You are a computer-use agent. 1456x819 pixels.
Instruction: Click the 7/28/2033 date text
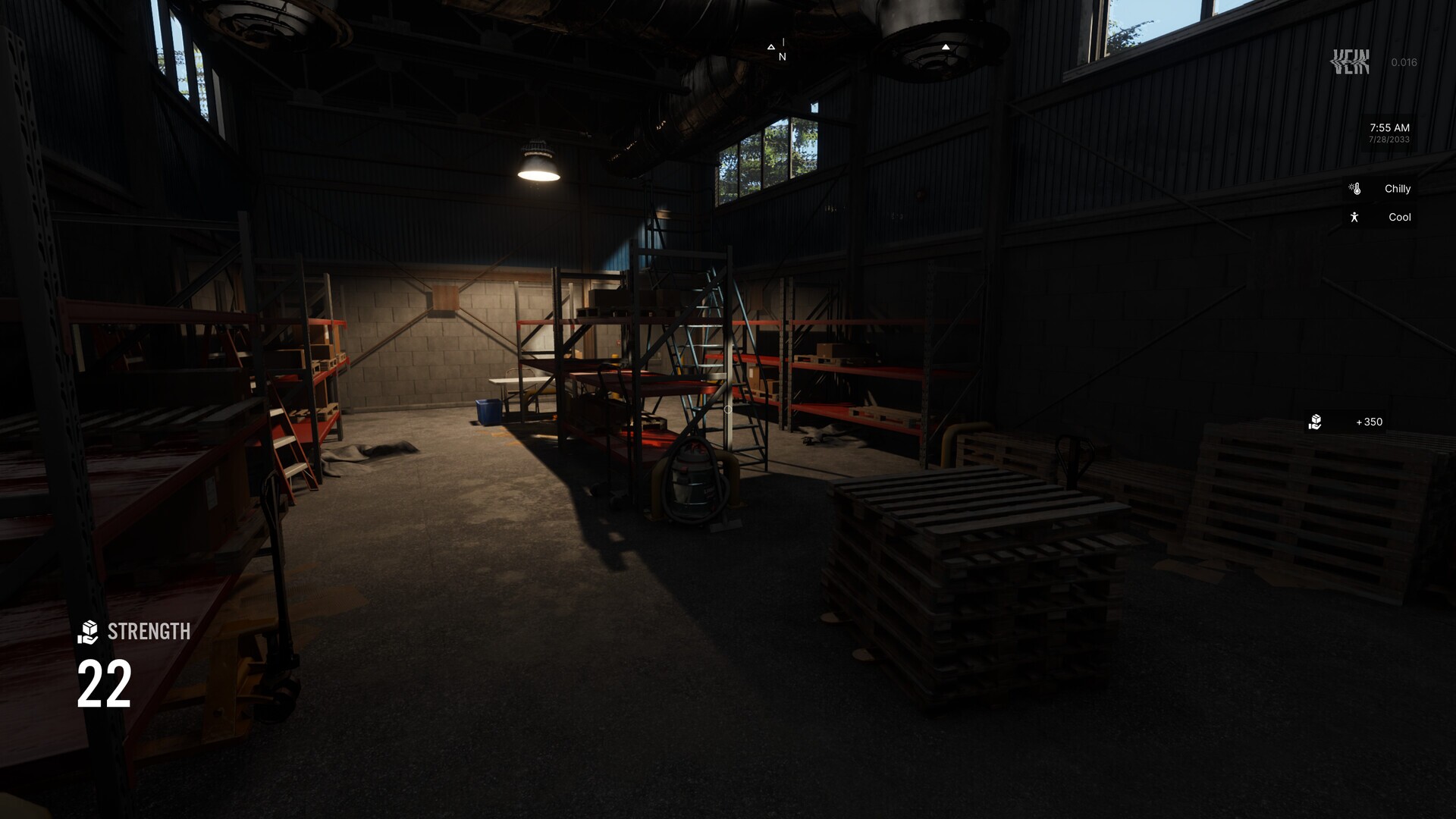coord(1390,140)
